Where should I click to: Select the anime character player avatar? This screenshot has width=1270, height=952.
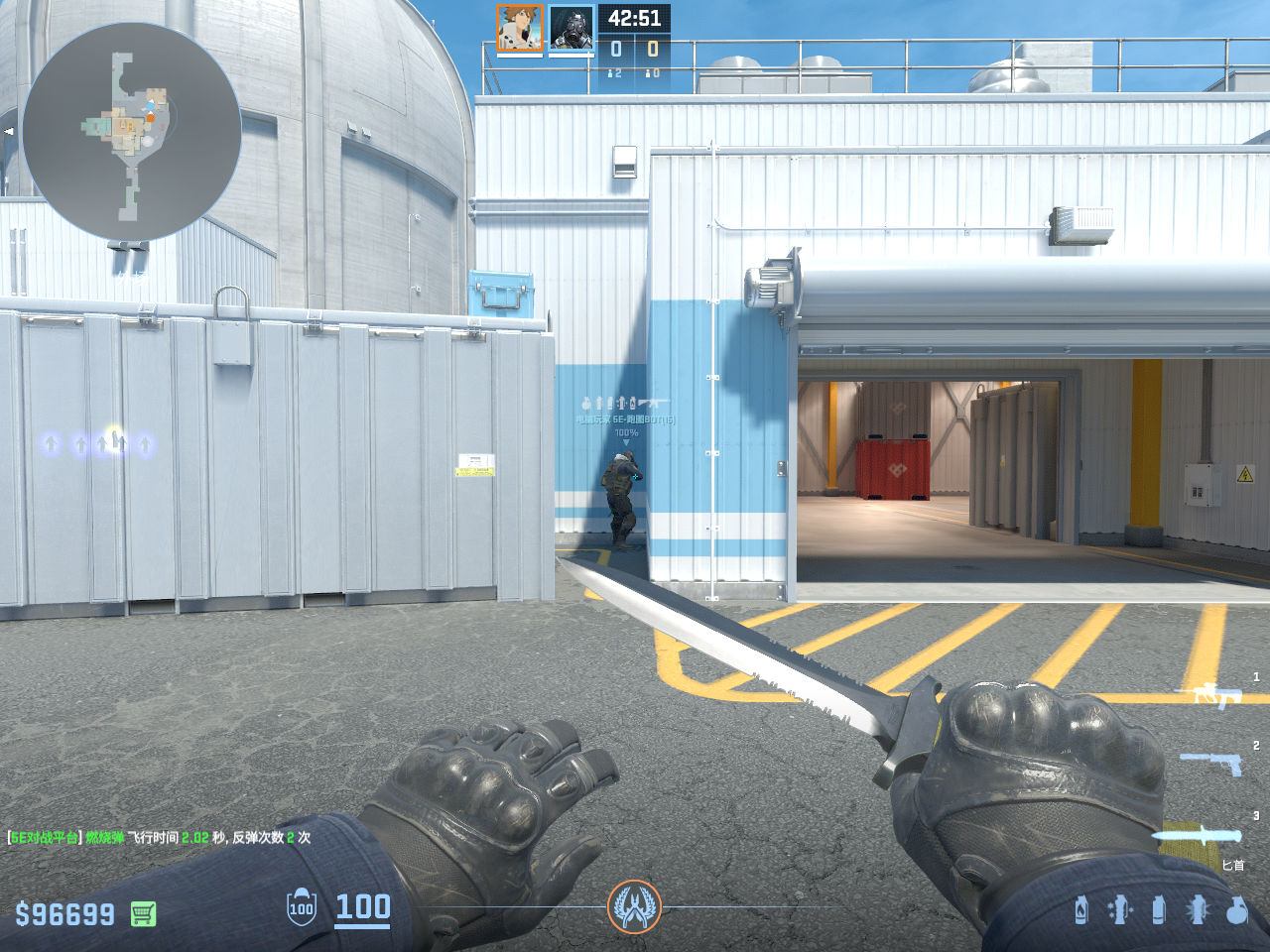519,28
